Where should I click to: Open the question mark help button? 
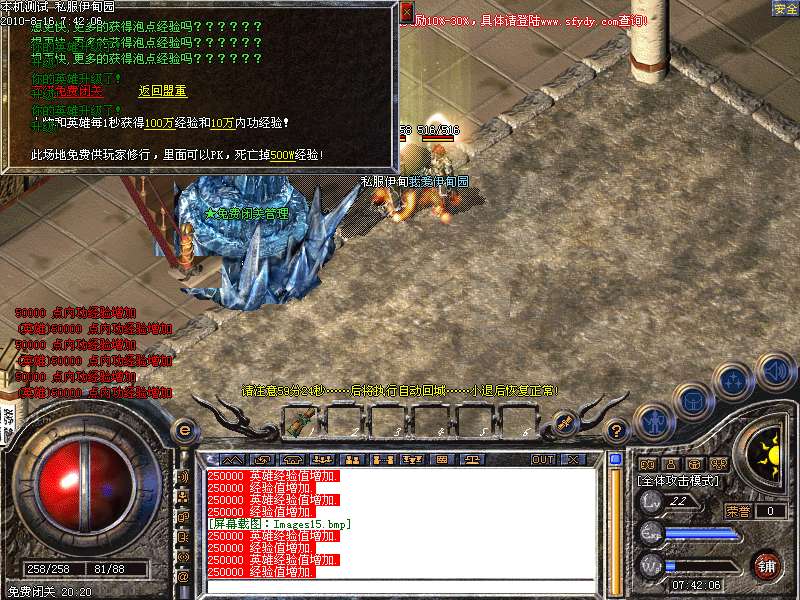(x=617, y=431)
